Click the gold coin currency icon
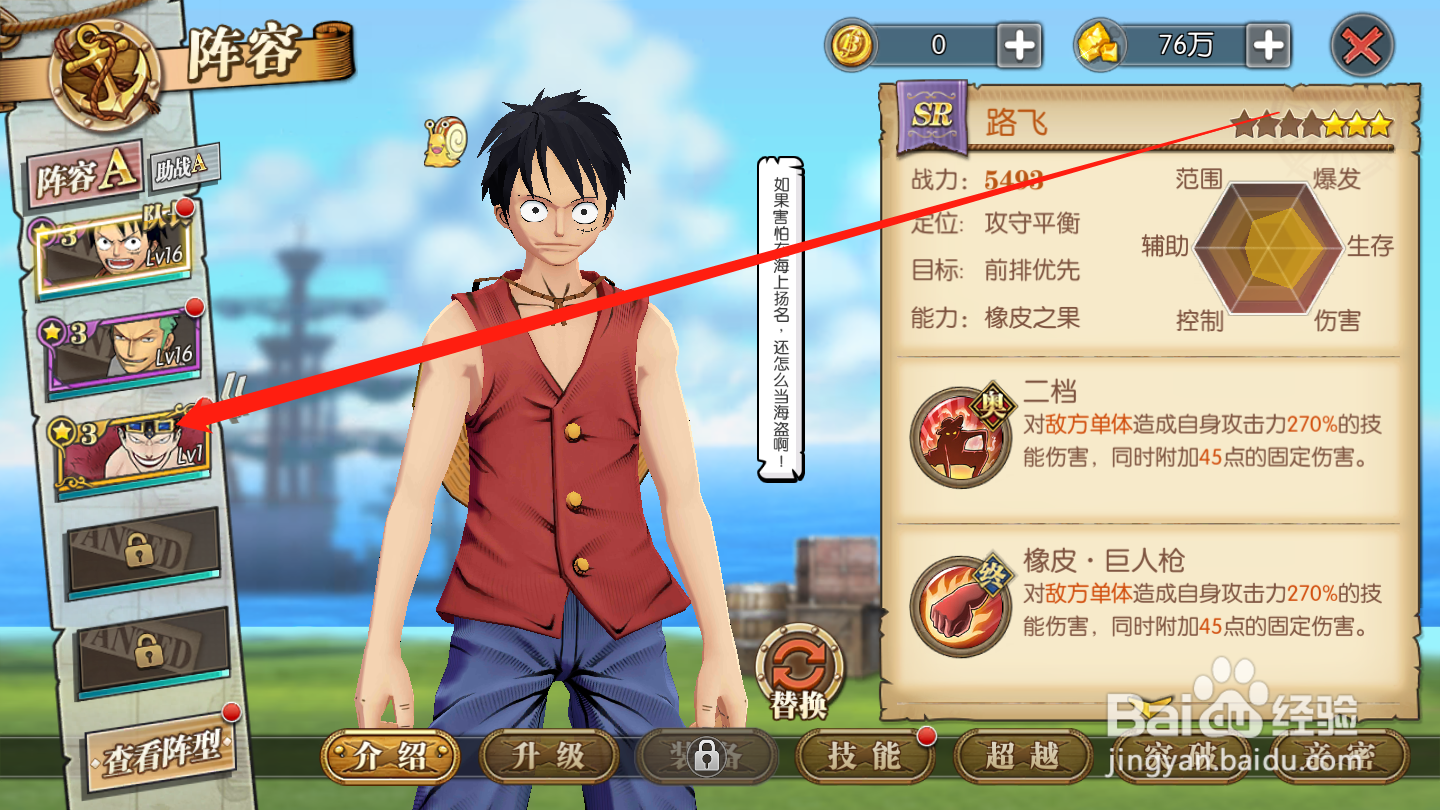The height and width of the screenshot is (810, 1440). point(853,44)
